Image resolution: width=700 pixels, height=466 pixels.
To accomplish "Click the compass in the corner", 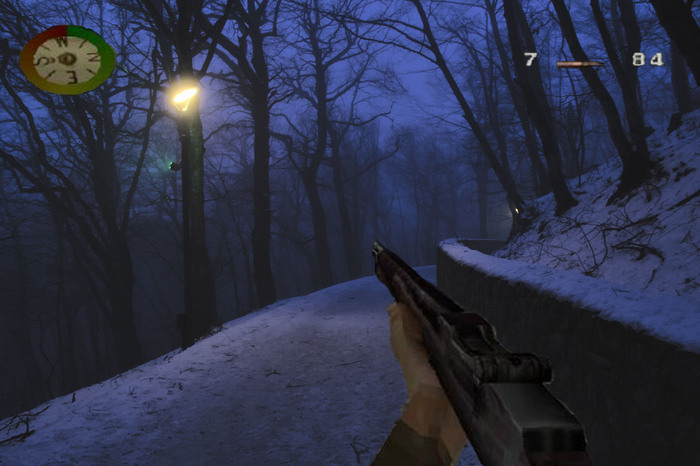I will coord(67,59).
